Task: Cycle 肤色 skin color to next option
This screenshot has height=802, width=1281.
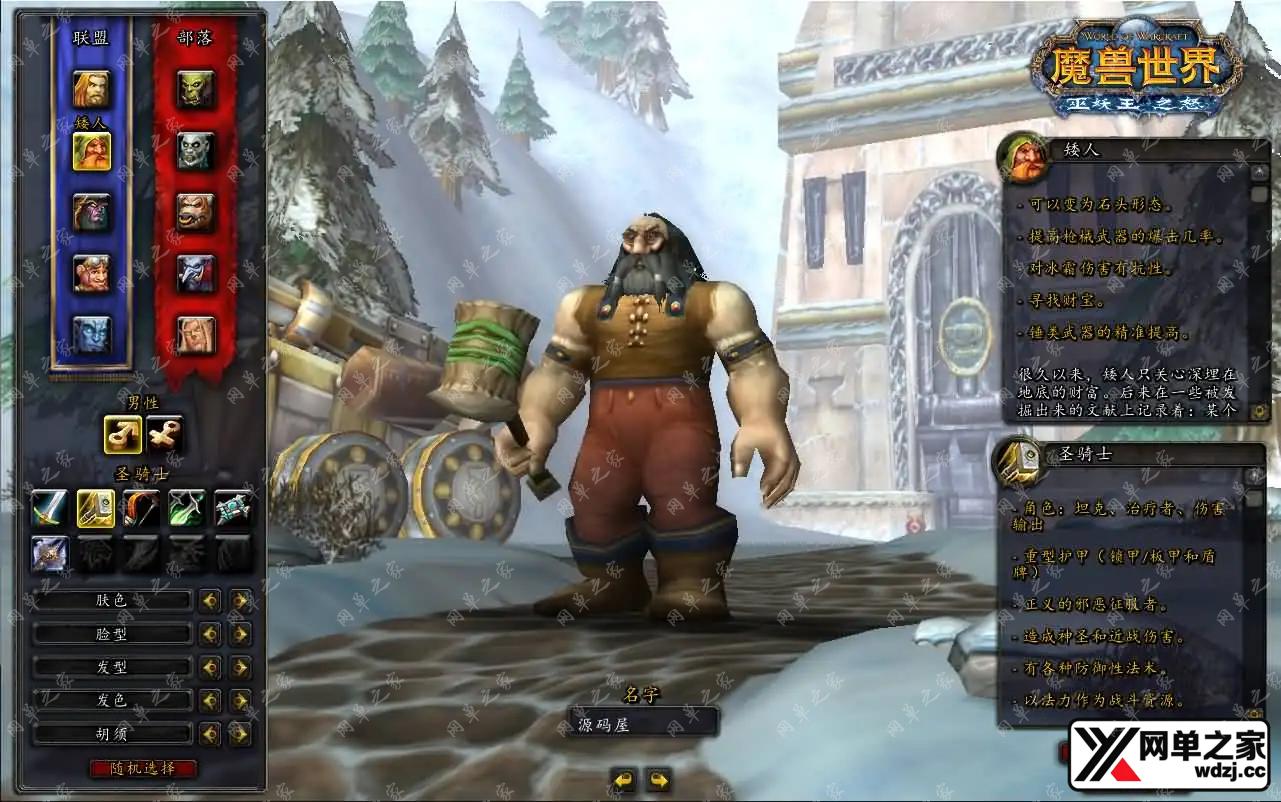Action: point(240,601)
